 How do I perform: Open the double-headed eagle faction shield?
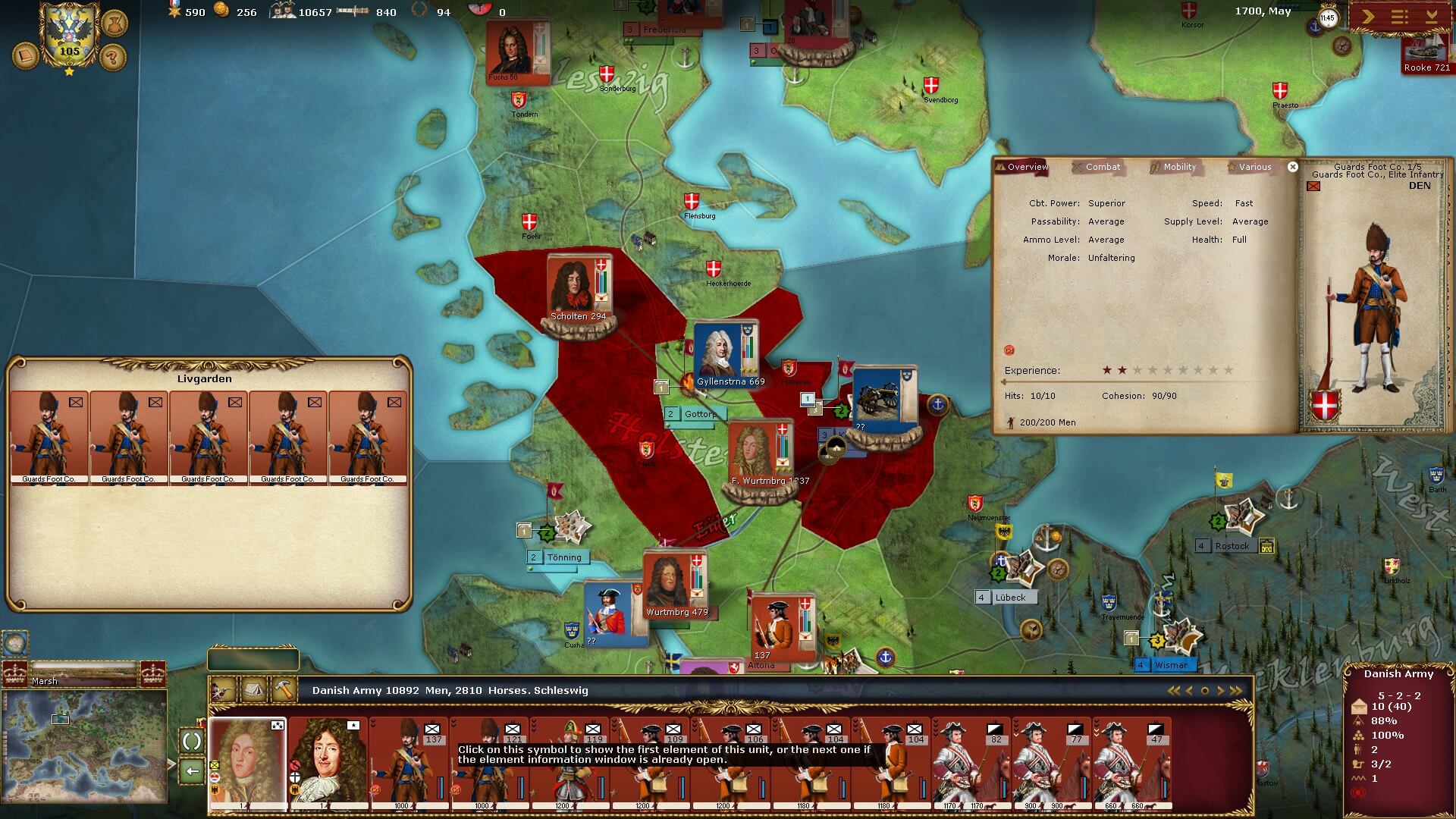coord(69,36)
